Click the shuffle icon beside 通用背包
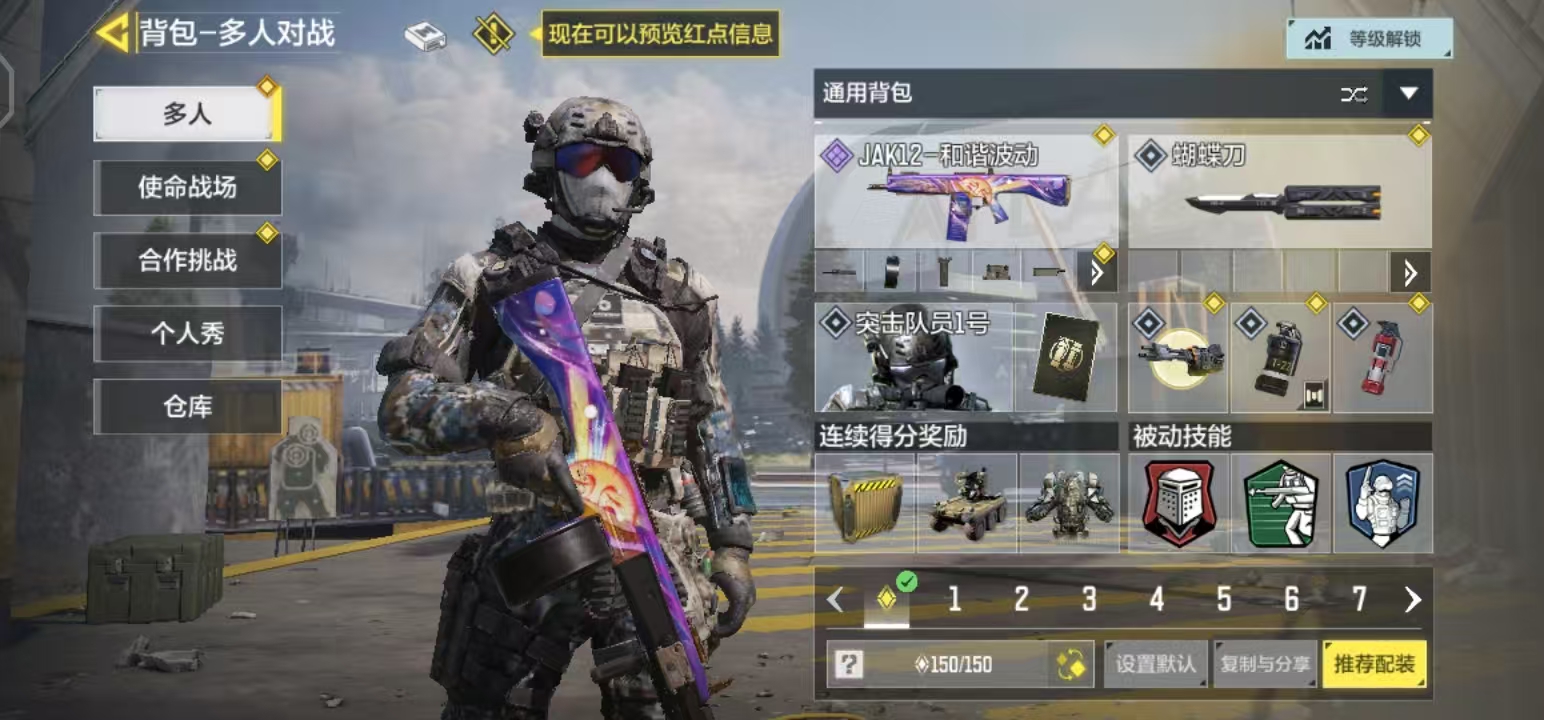1544x720 pixels. click(x=1354, y=94)
